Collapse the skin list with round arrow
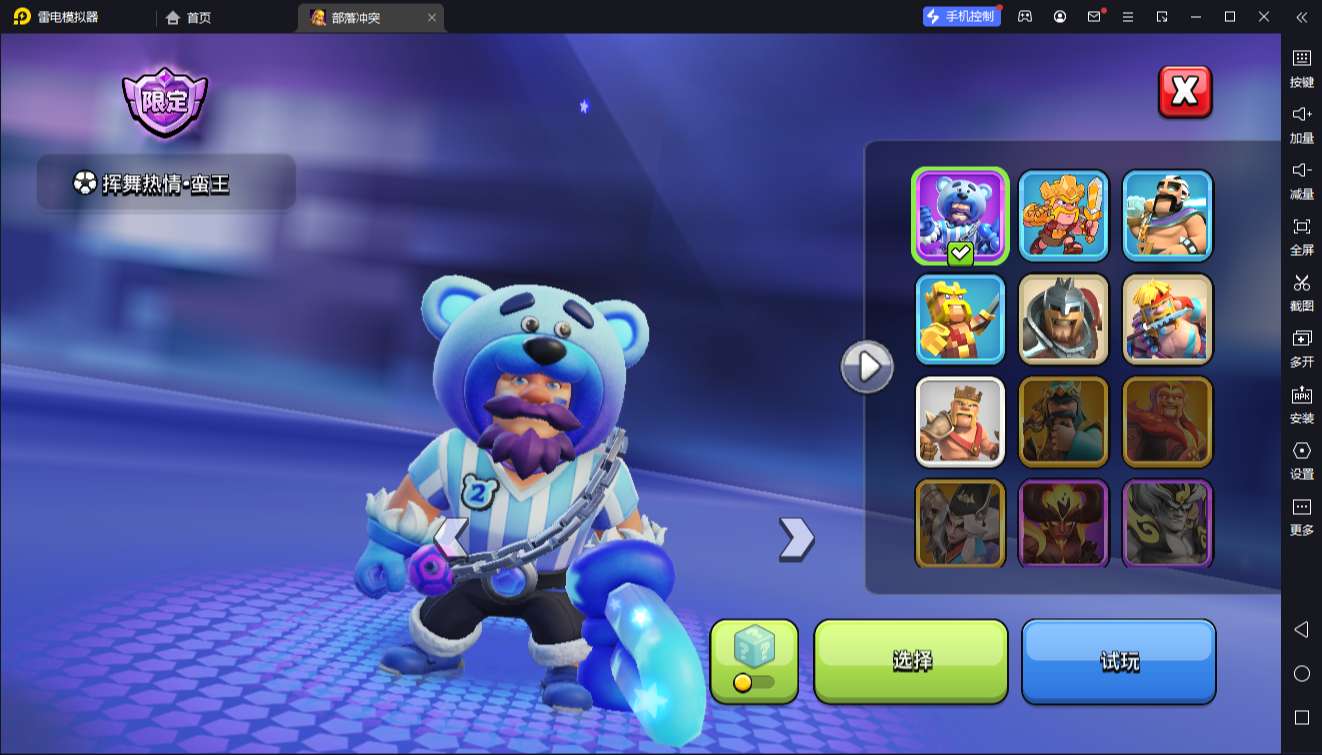This screenshot has width=1322, height=755. click(x=867, y=367)
